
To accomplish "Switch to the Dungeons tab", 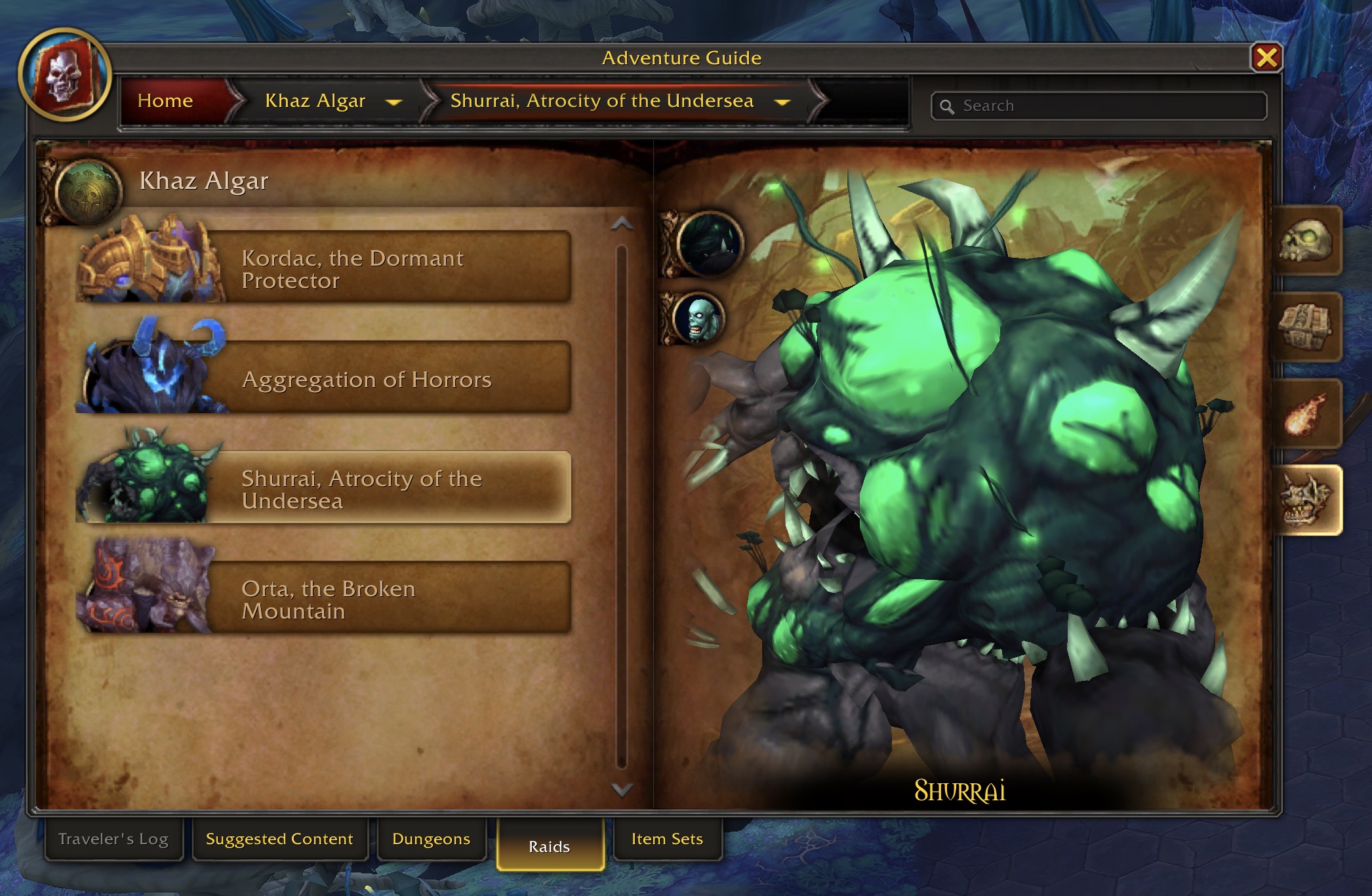I will pos(431,839).
